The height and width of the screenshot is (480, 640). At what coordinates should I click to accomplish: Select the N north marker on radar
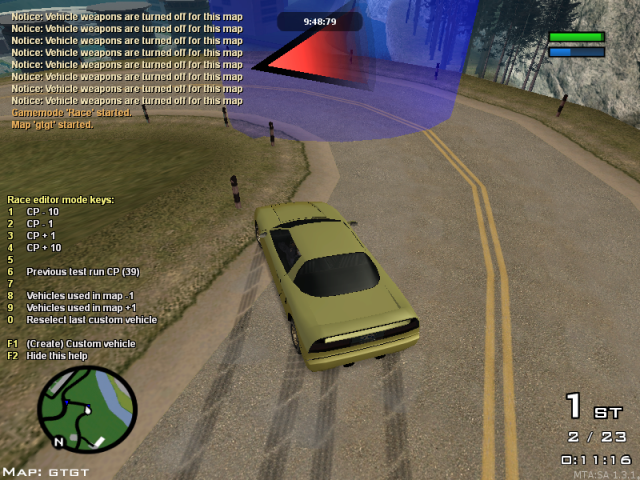pyautogui.click(x=59, y=441)
